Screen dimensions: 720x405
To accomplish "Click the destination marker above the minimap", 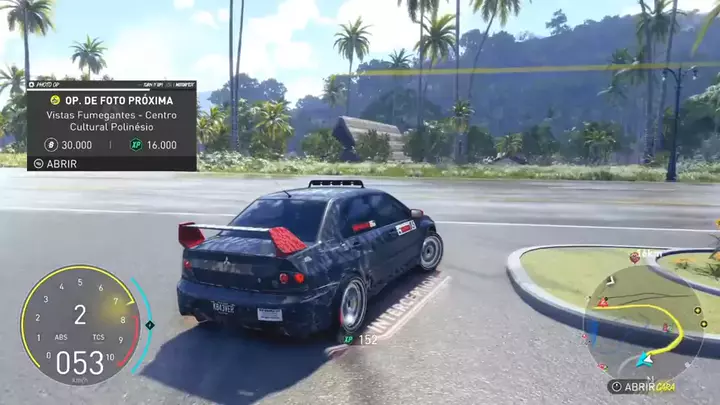I will (x=634, y=258).
